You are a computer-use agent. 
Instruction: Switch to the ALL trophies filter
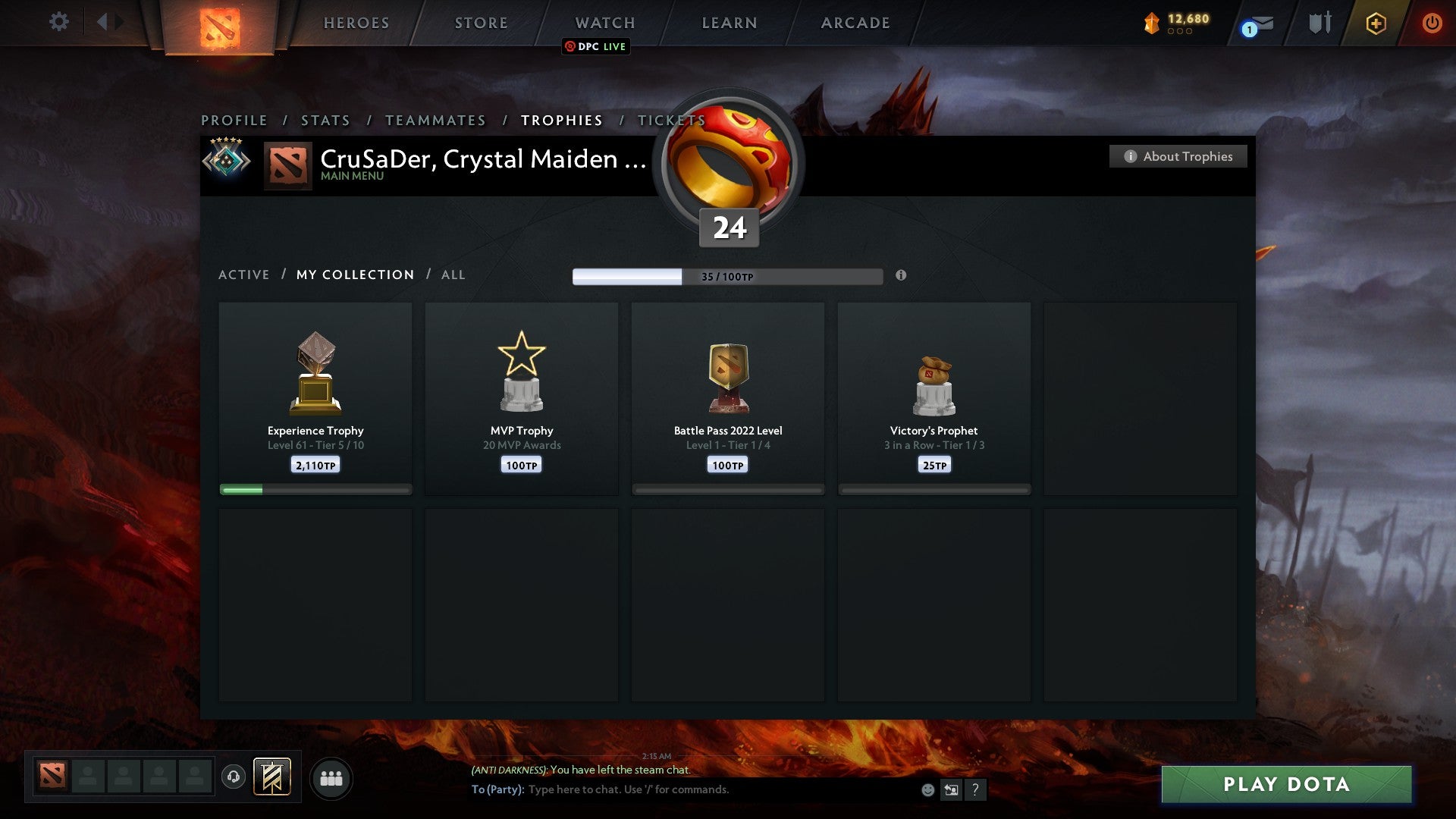[x=453, y=275]
